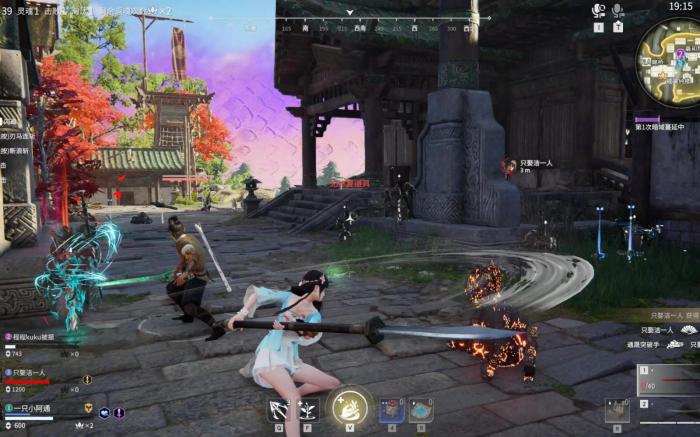
Task: Select the red consumable item slot
Action: (x=392, y=409)
